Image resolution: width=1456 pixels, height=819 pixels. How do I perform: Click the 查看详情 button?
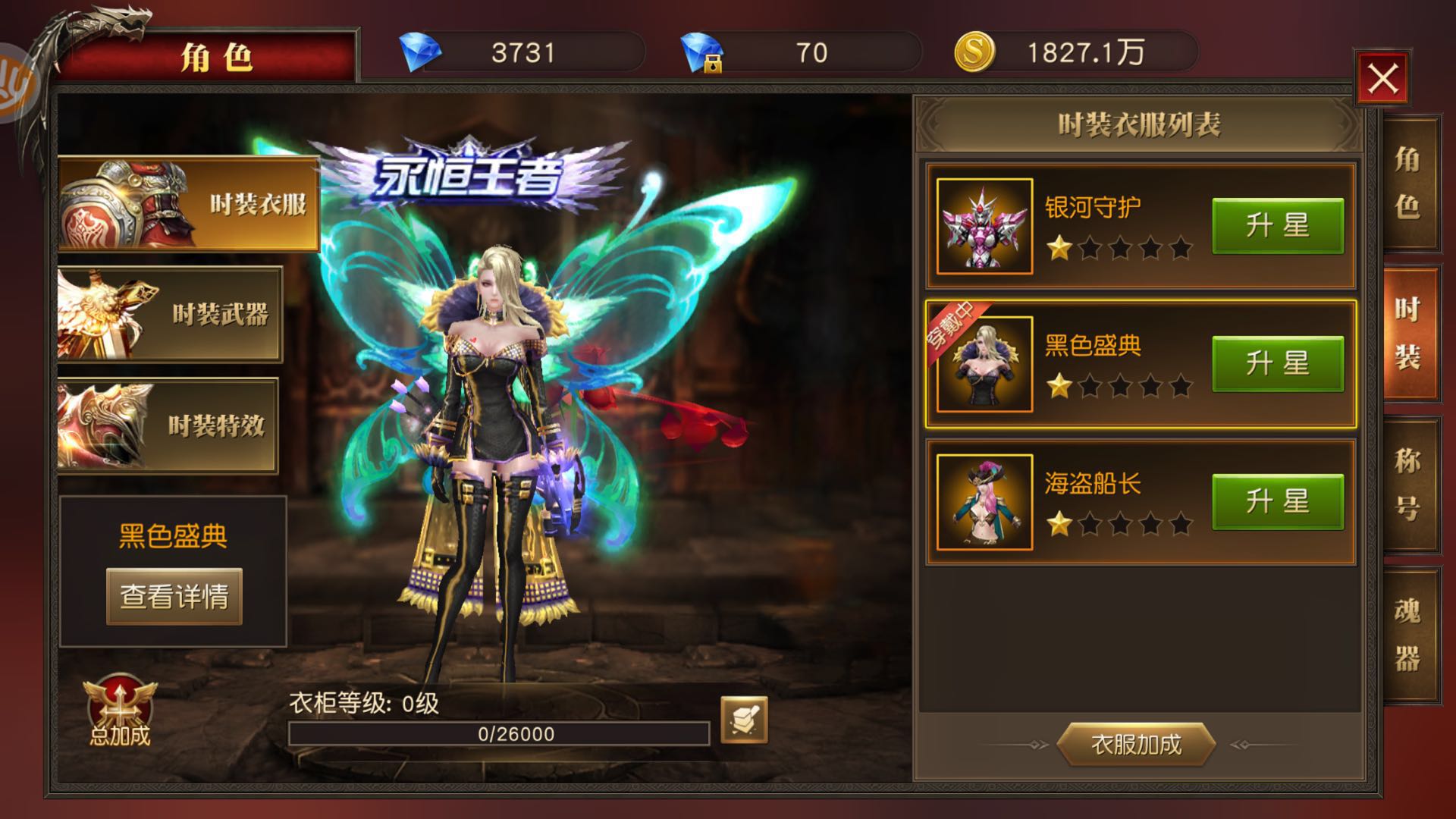click(x=174, y=597)
